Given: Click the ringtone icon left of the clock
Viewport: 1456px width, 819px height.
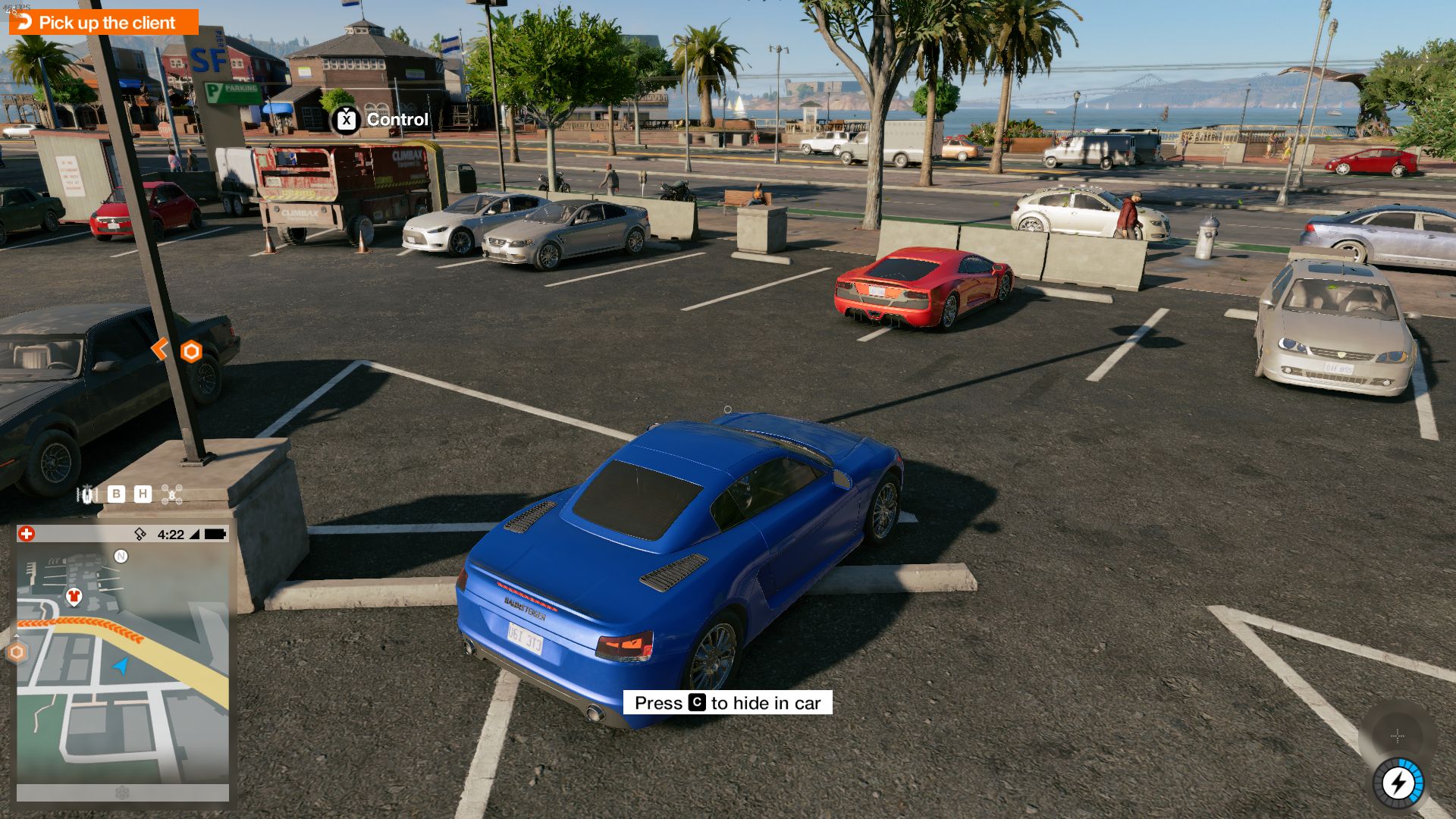Looking at the screenshot, I should (140, 534).
